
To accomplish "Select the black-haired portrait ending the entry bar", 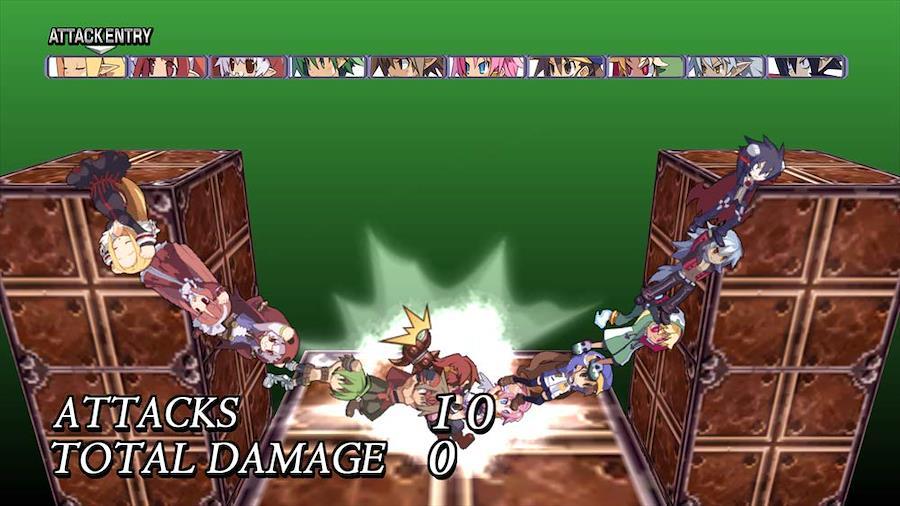I will click(x=807, y=67).
